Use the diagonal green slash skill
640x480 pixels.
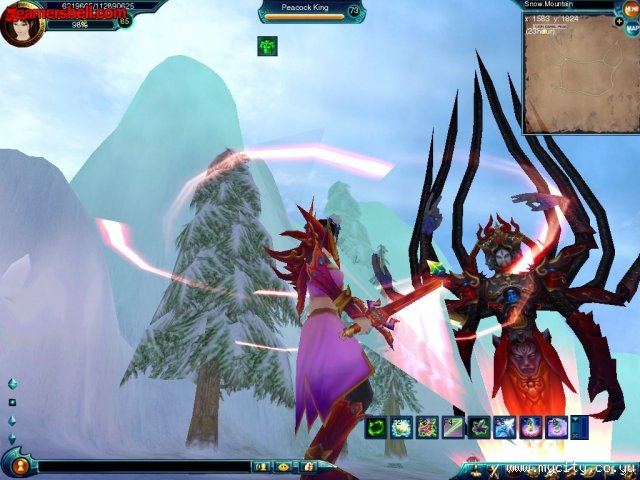(x=453, y=428)
